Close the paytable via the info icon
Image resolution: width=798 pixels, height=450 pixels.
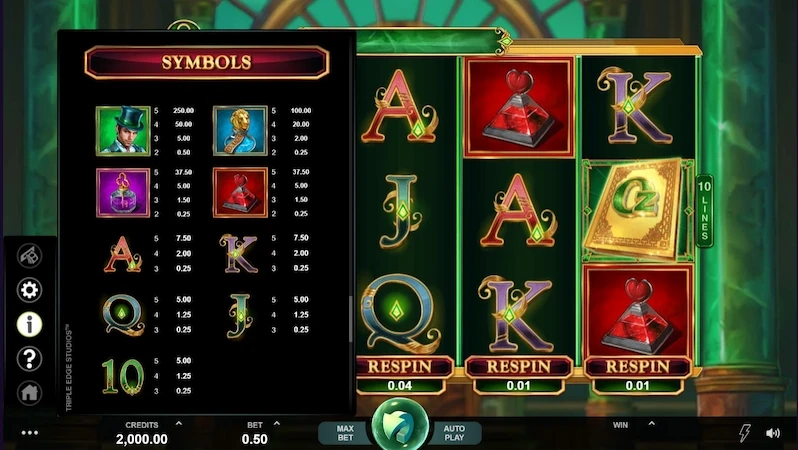[30, 324]
